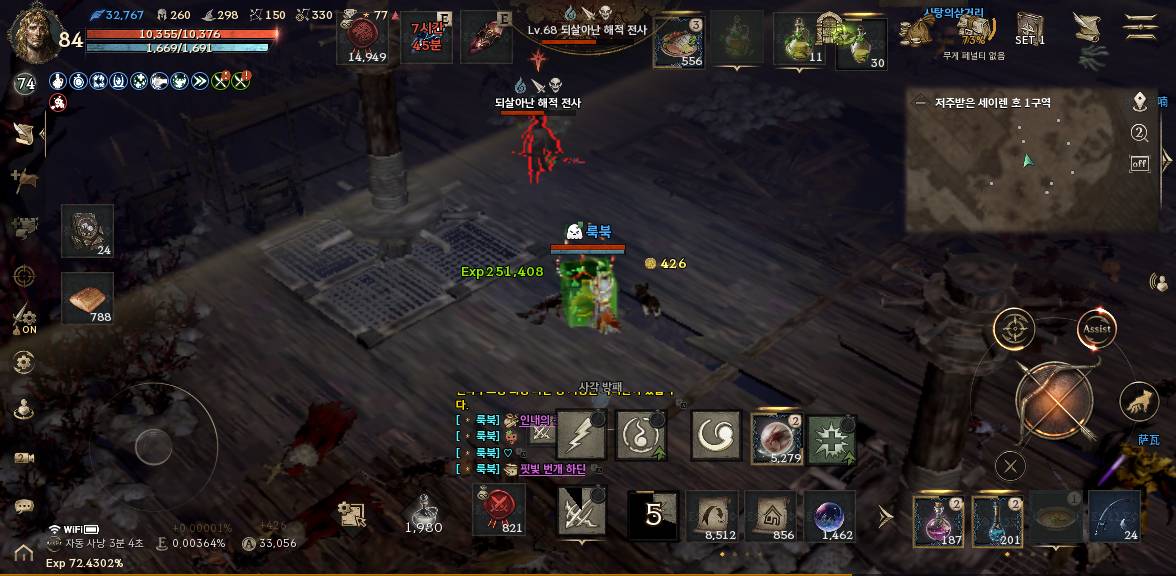The height and width of the screenshot is (576, 1176).
Task: Open the SET 1 equipment preset book
Action: click(1030, 28)
